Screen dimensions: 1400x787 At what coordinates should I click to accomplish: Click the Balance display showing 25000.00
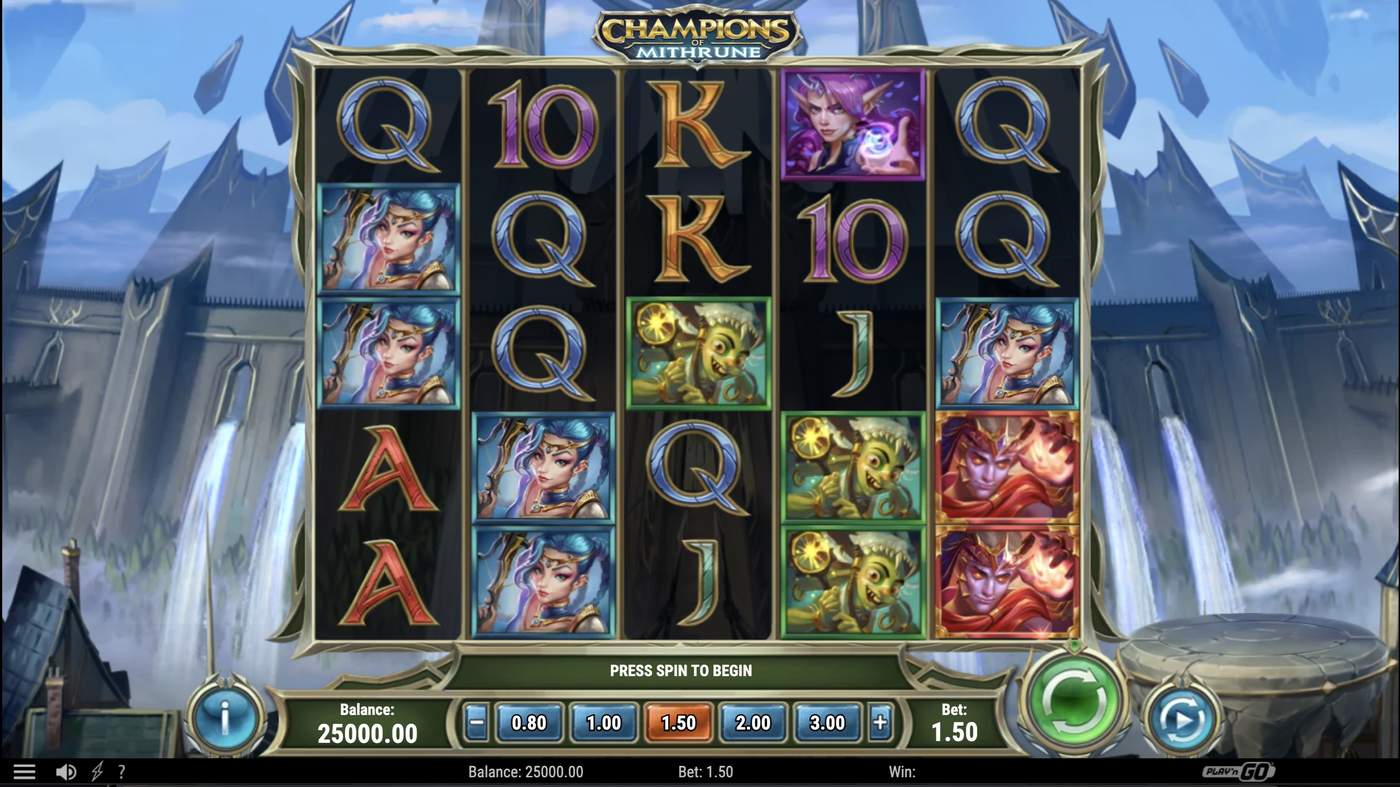pyautogui.click(x=368, y=723)
